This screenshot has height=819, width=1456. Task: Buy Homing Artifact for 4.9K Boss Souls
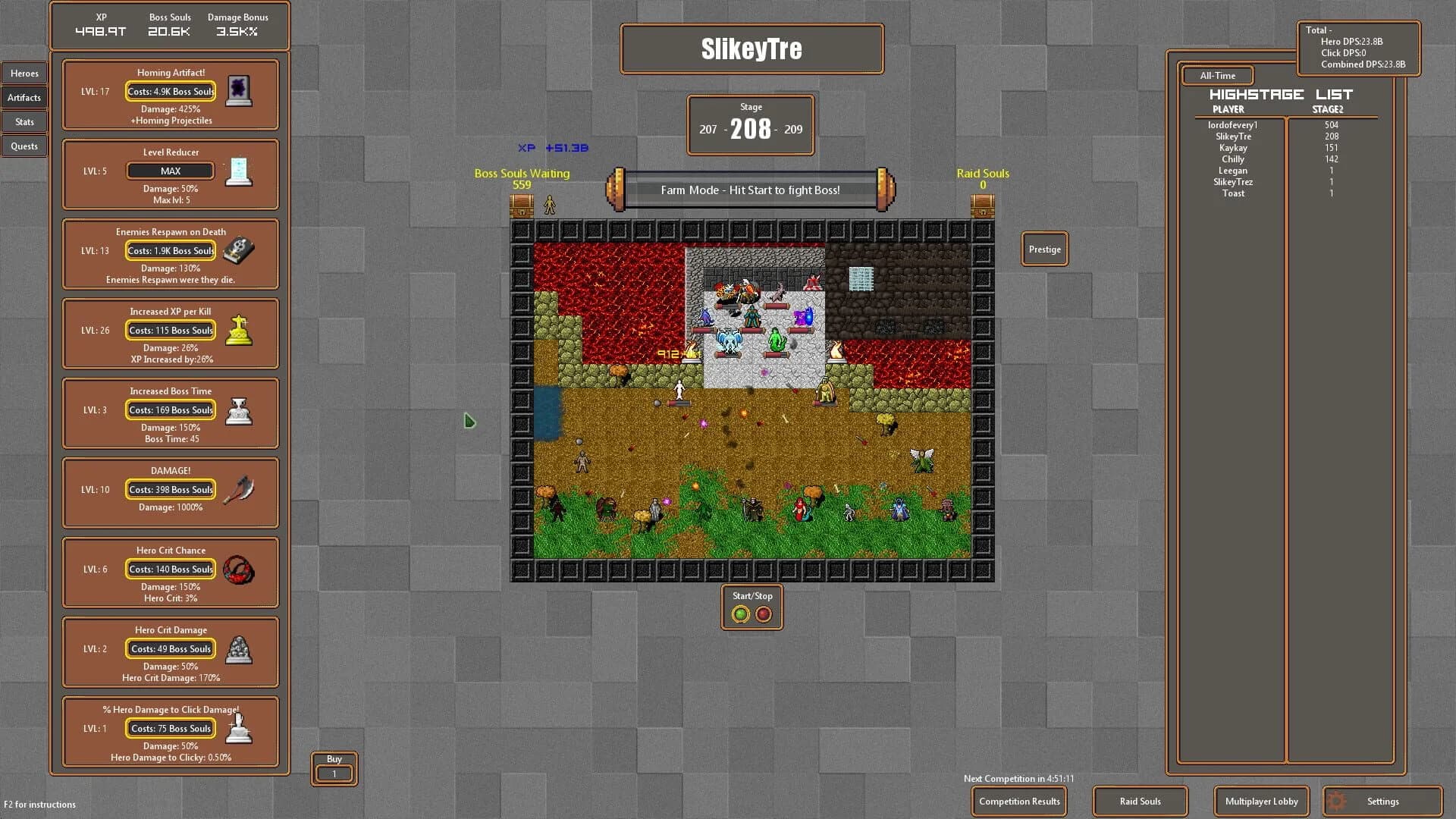point(170,91)
